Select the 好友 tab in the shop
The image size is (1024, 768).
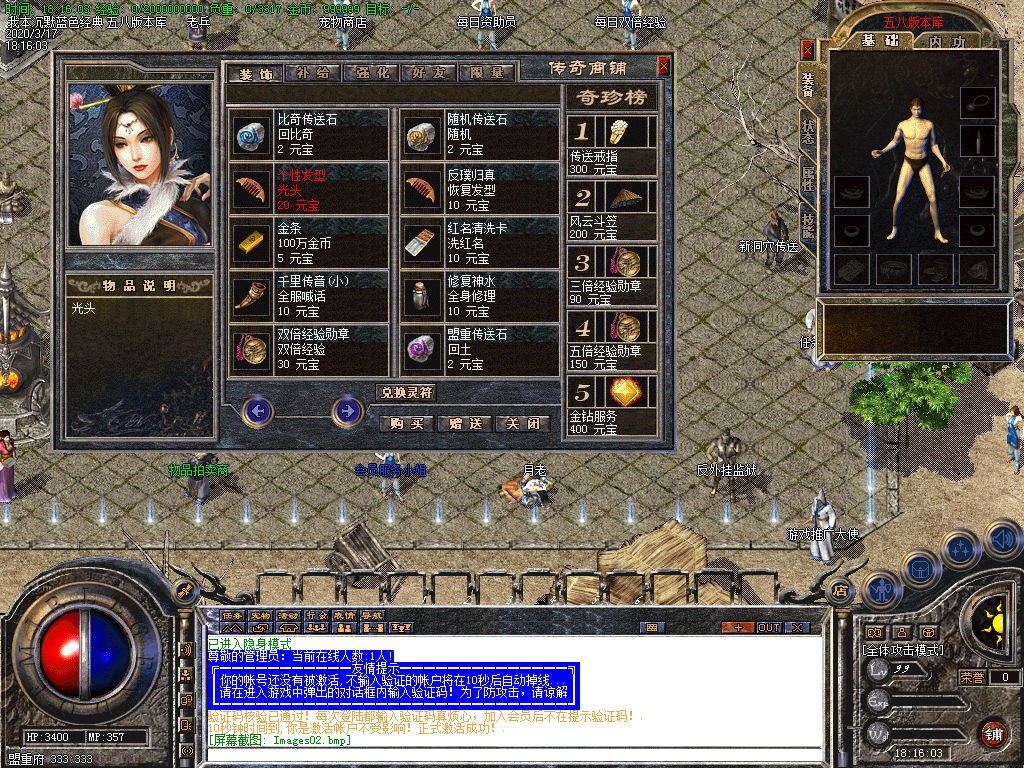pyautogui.click(x=429, y=73)
